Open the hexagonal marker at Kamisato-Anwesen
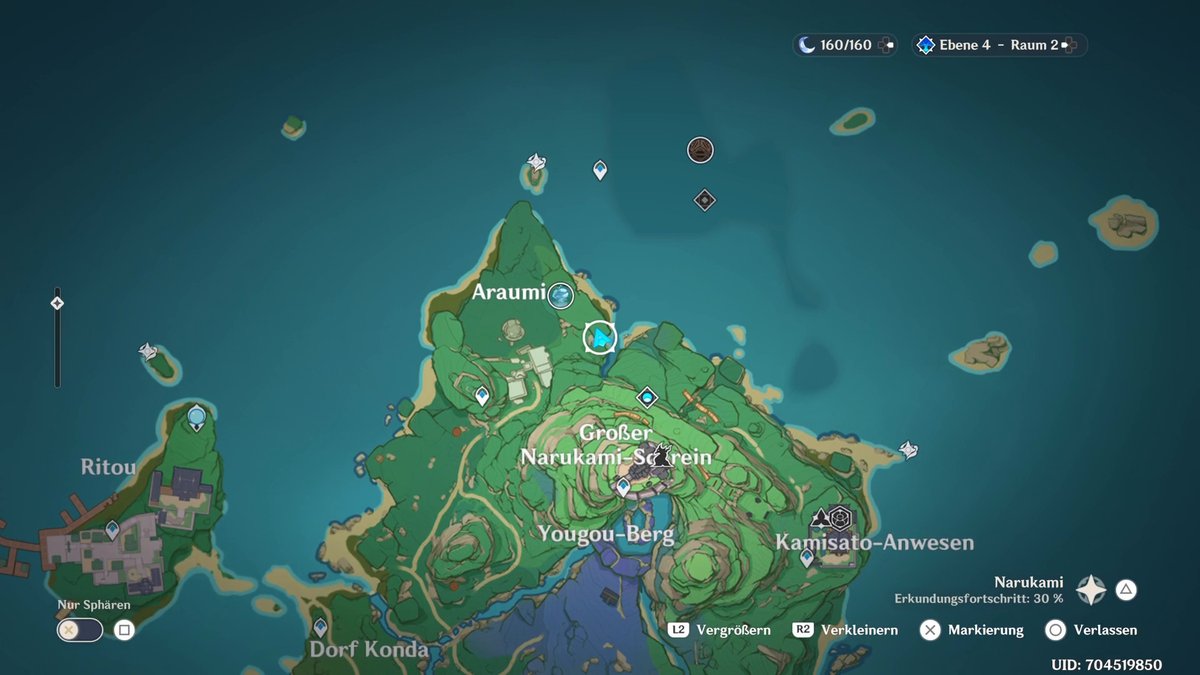 [x=840, y=518]
